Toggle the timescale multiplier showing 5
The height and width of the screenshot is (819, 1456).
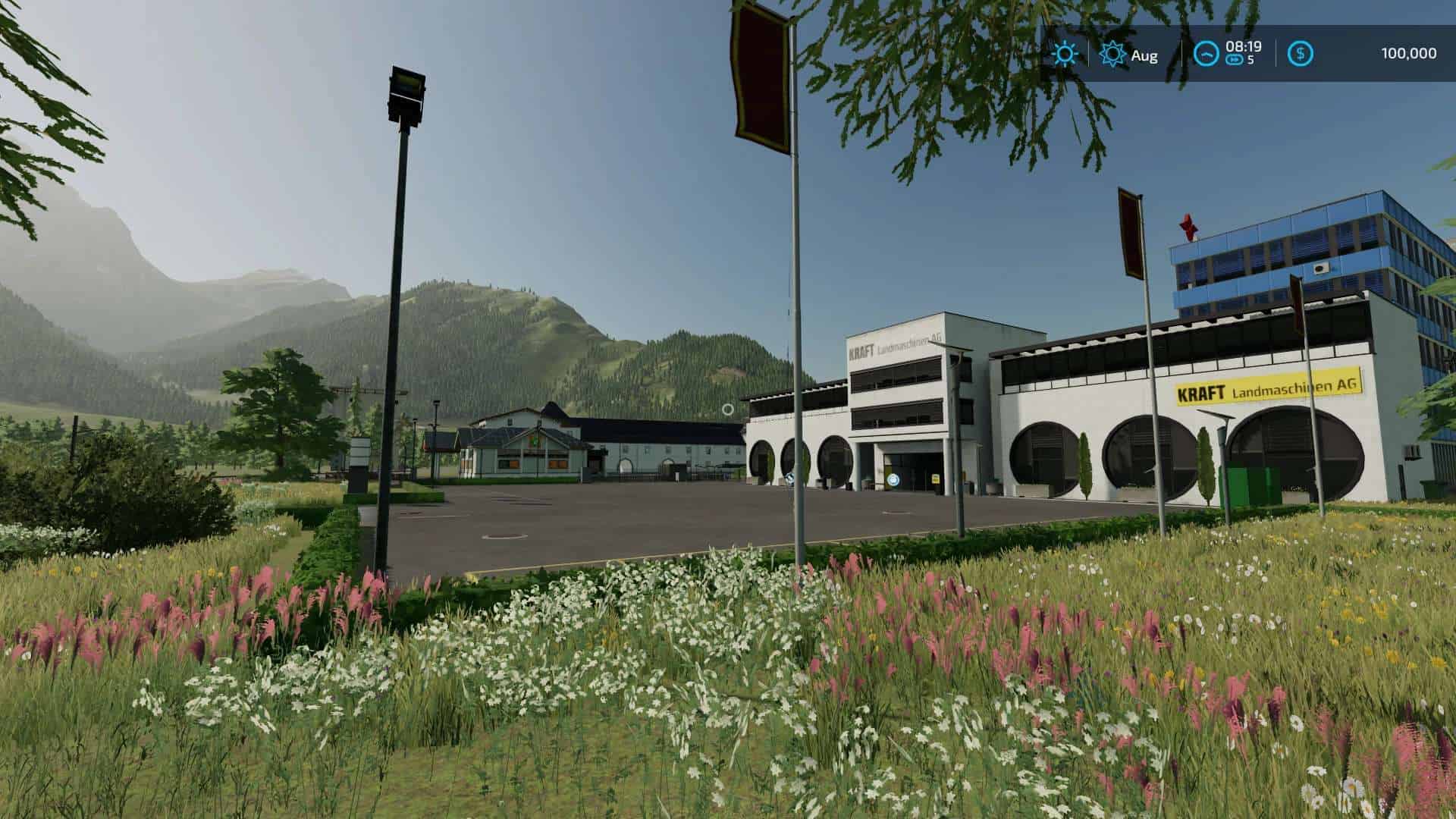(1250, 58)
